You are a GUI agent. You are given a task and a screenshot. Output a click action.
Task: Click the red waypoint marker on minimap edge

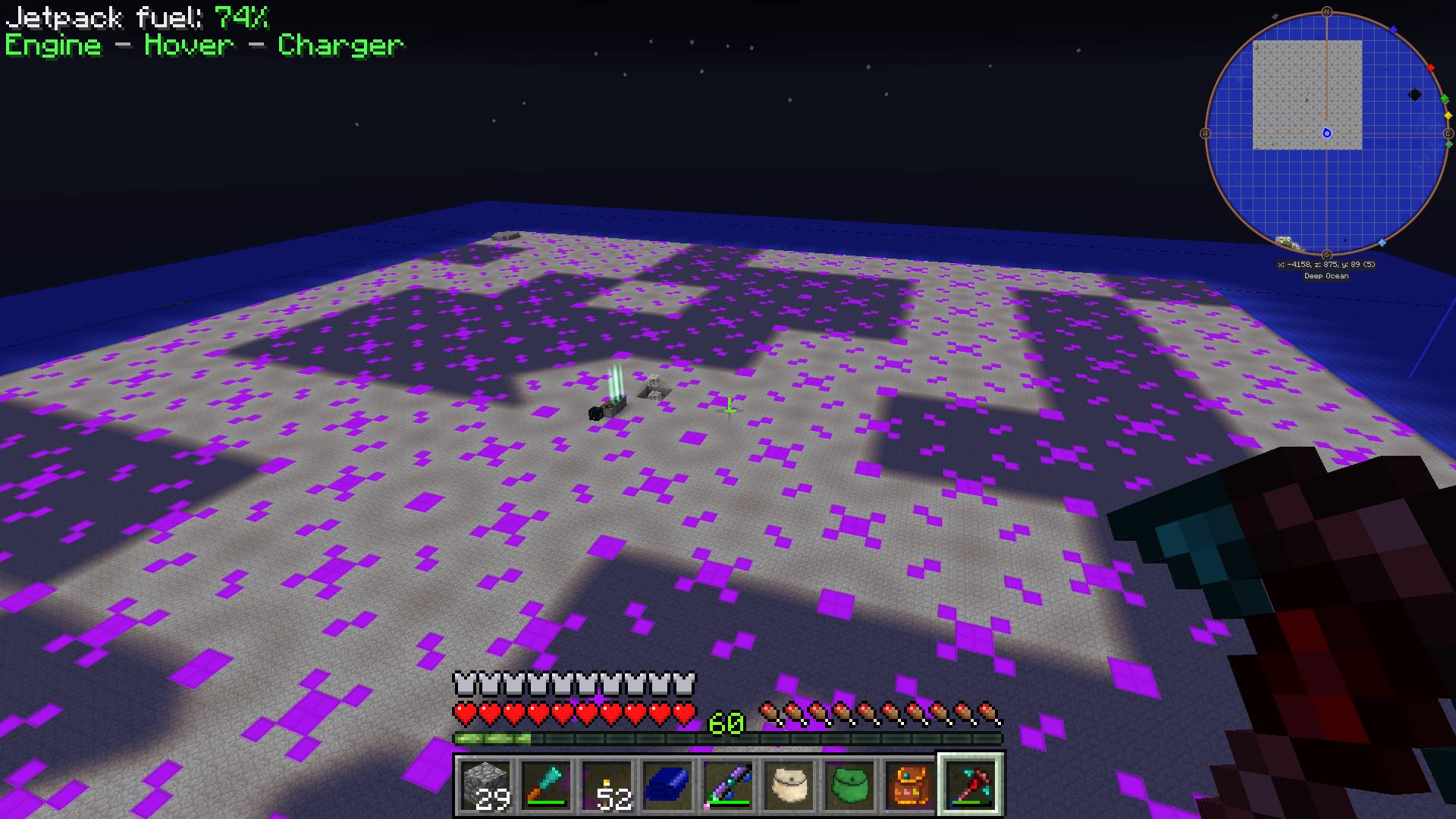tap(1431, 68)
